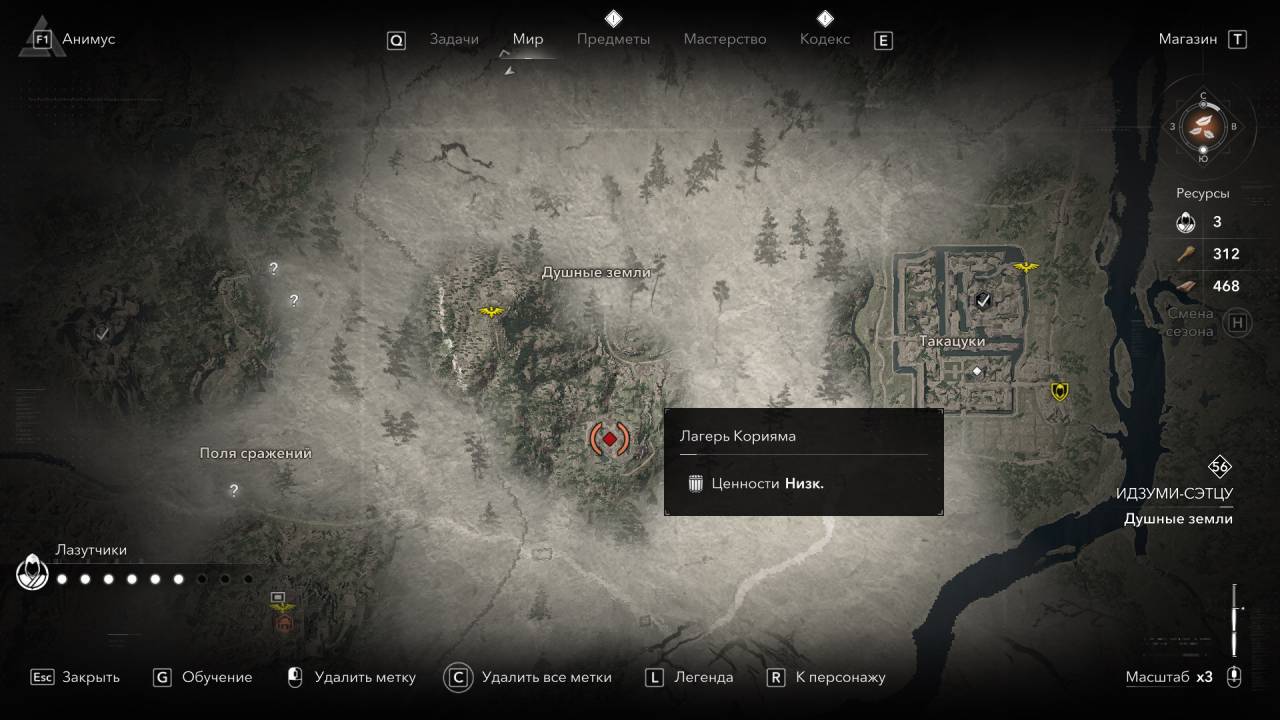Activate the Смена сезона button
Image resolution: width=1280 pixels, height=720 pixels.
click(1239, 323)
